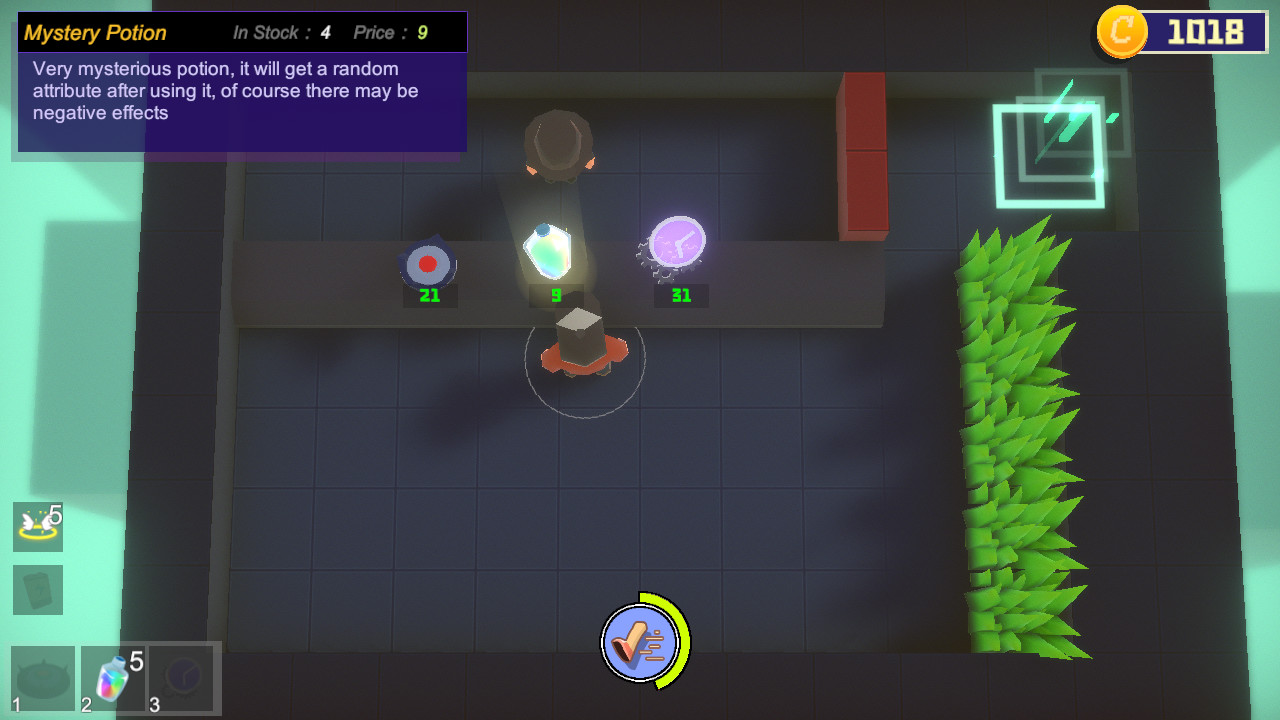Select the spiked trap in hotbar slot 1
This screenshot has width=1280, height=720.
tap(42, 678)
